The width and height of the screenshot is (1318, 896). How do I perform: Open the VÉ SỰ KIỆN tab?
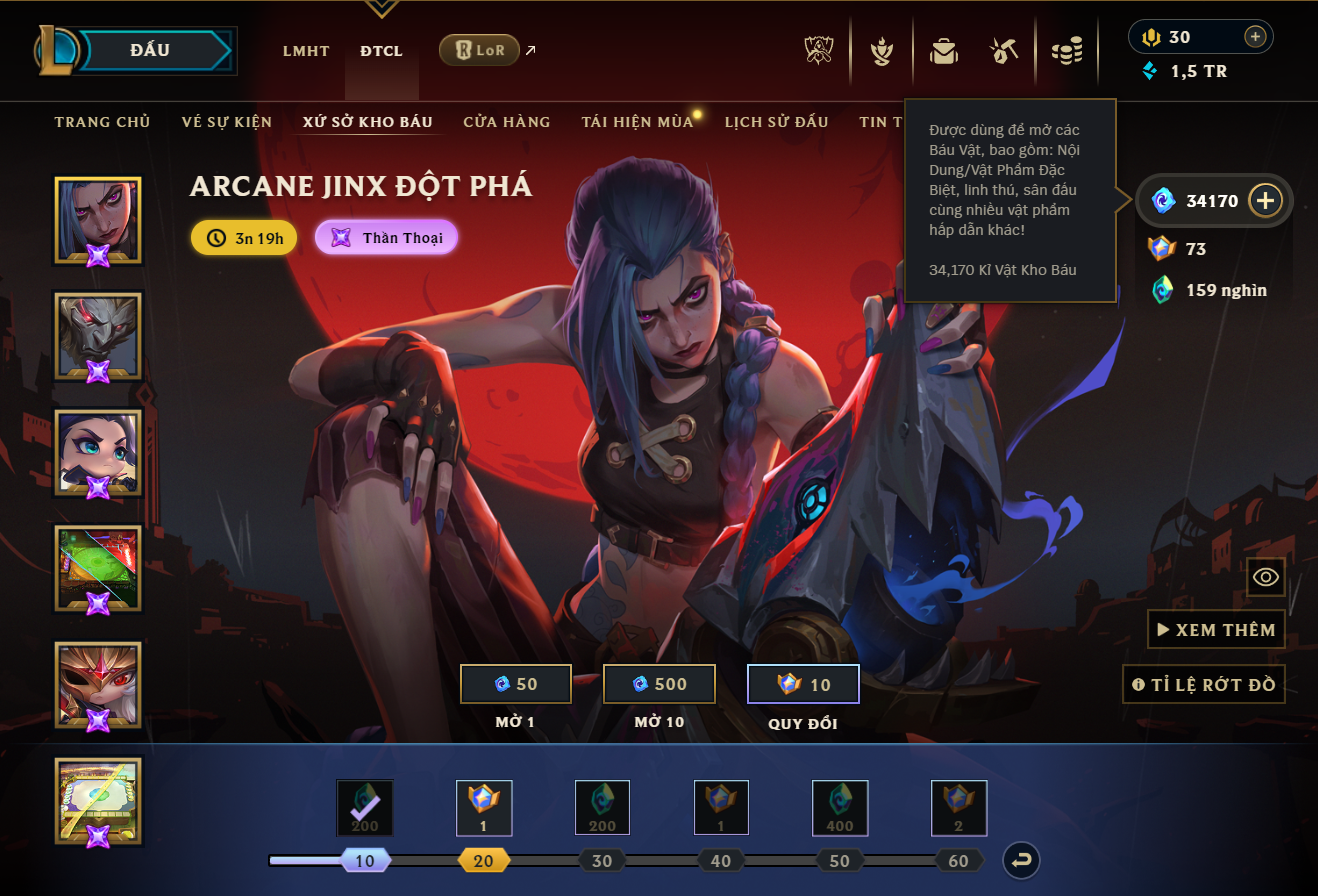click(227, 122)
